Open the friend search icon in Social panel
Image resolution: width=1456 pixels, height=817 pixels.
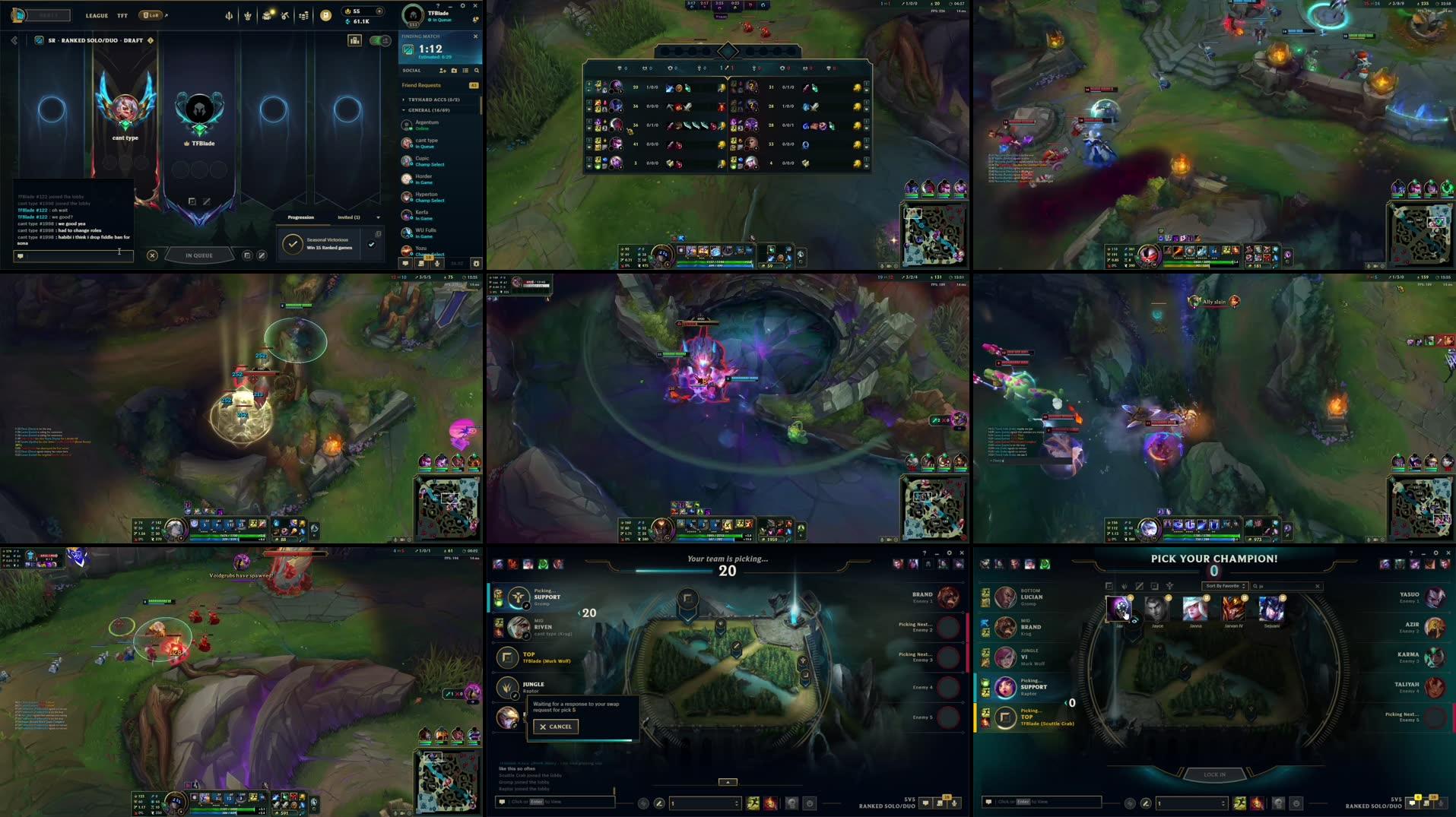476,71
